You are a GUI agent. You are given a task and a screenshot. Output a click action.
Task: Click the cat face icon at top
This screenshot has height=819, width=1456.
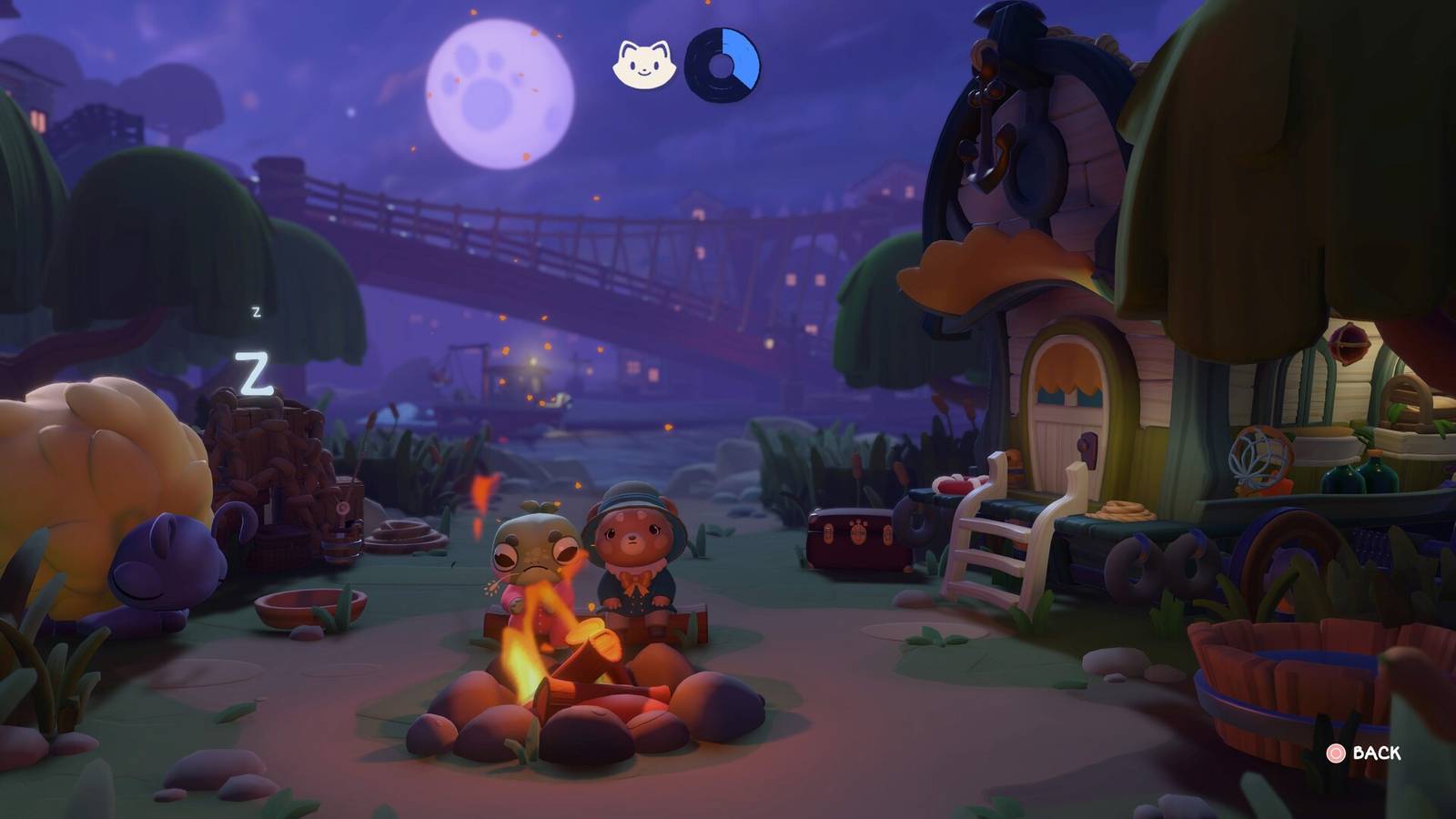tap(642, 62)
